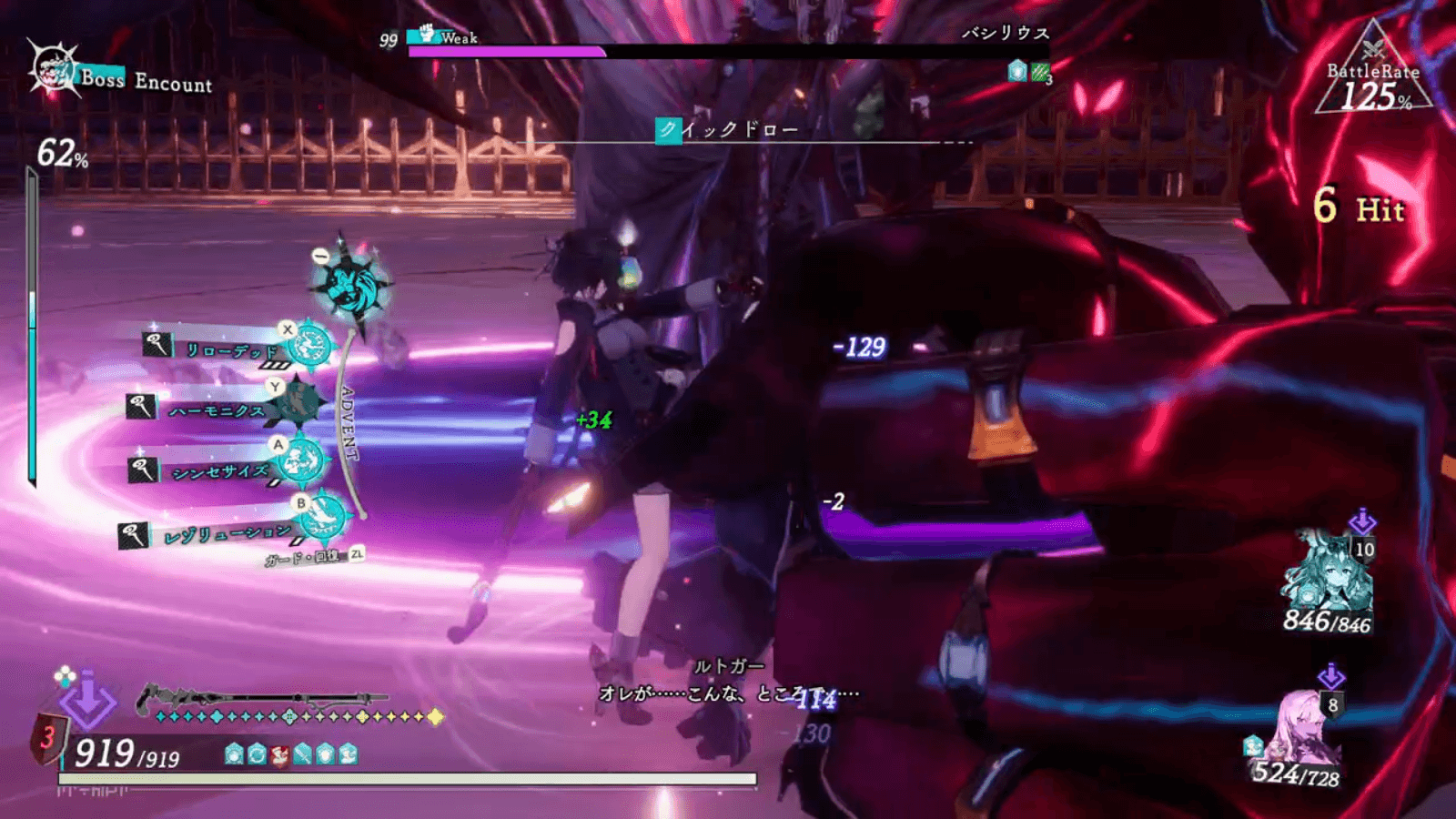
Task: Select the teal-haired party member portrait
Action: pos(1327,572)
